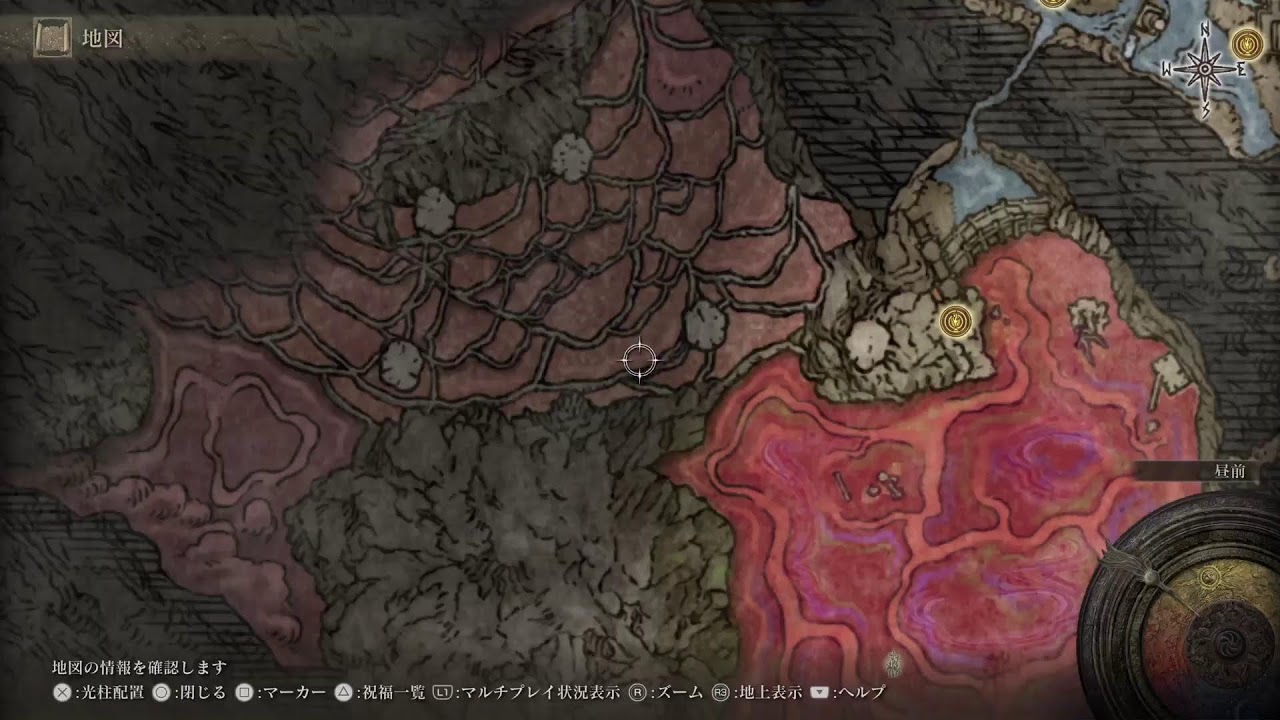Click the compass rose on the map
Screen dimensions: 1280x720
click(x=1205, y=70)
